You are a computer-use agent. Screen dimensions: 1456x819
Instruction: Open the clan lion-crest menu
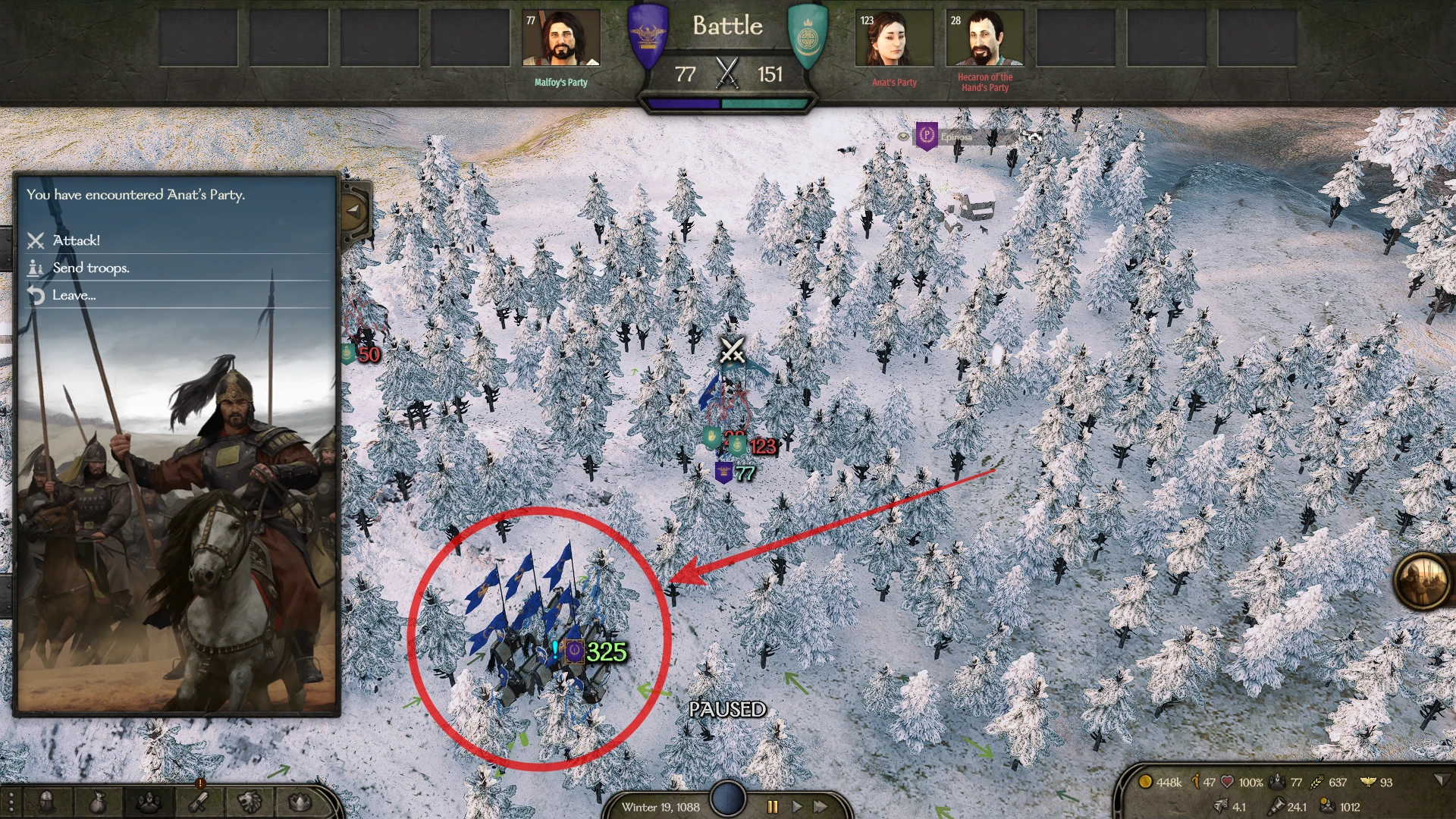[x=250, y=802]
